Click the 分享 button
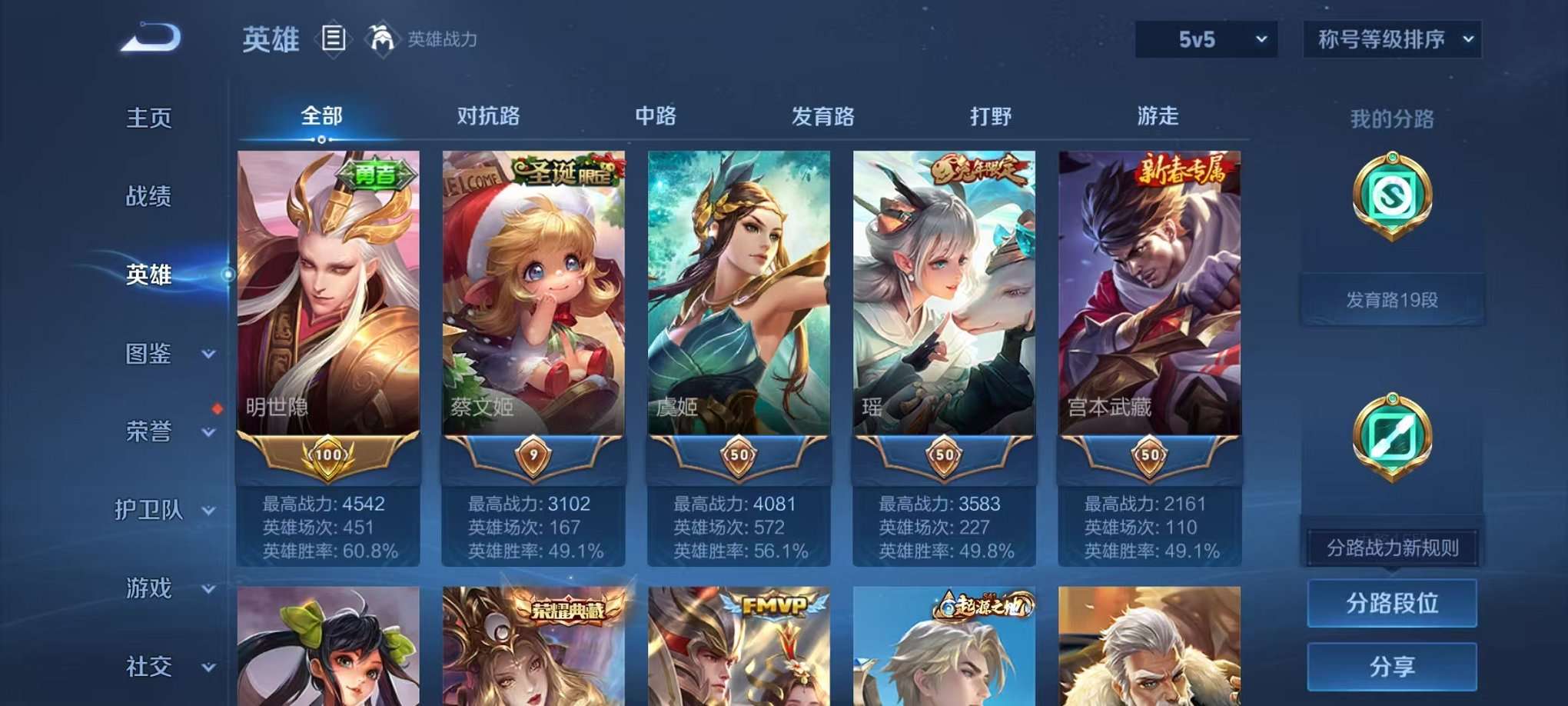 click(1392, 666)
